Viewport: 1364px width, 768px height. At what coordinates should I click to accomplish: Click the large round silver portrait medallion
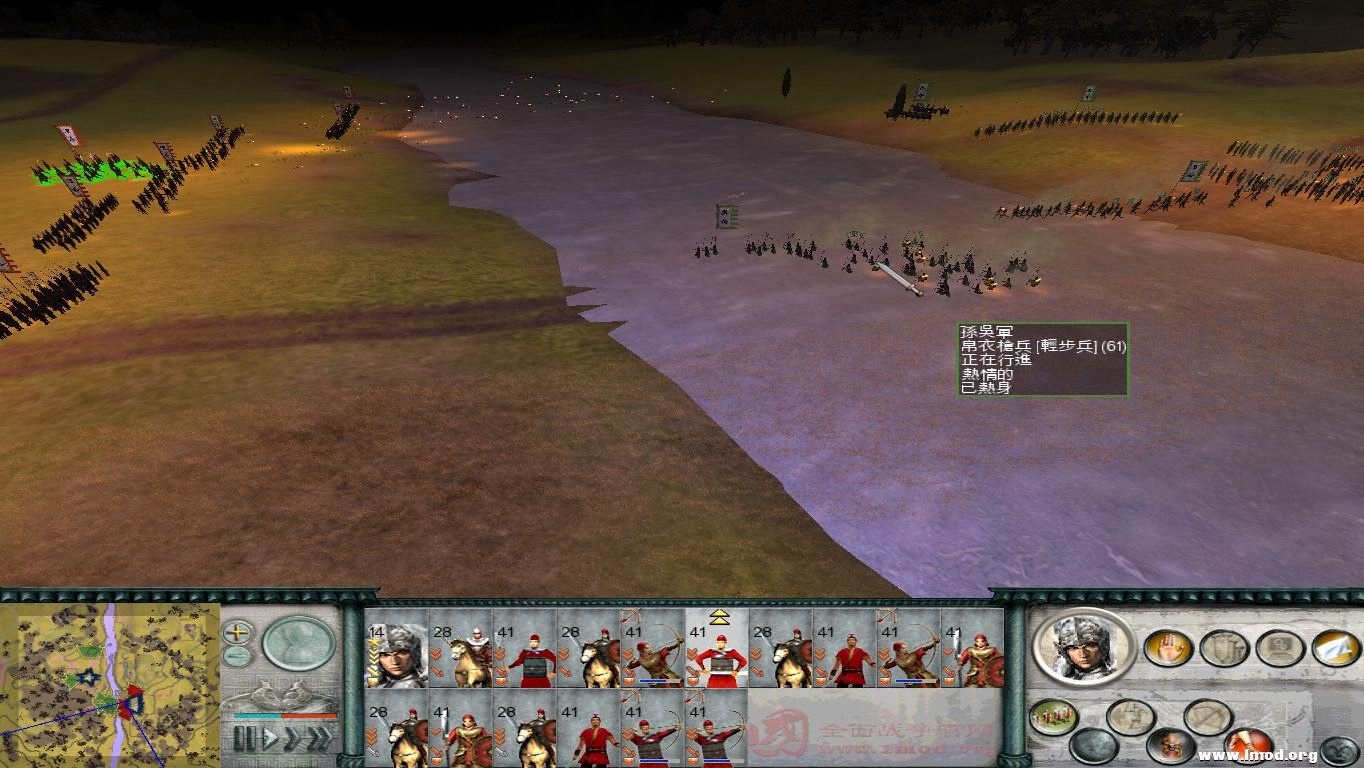click(299, 643)
